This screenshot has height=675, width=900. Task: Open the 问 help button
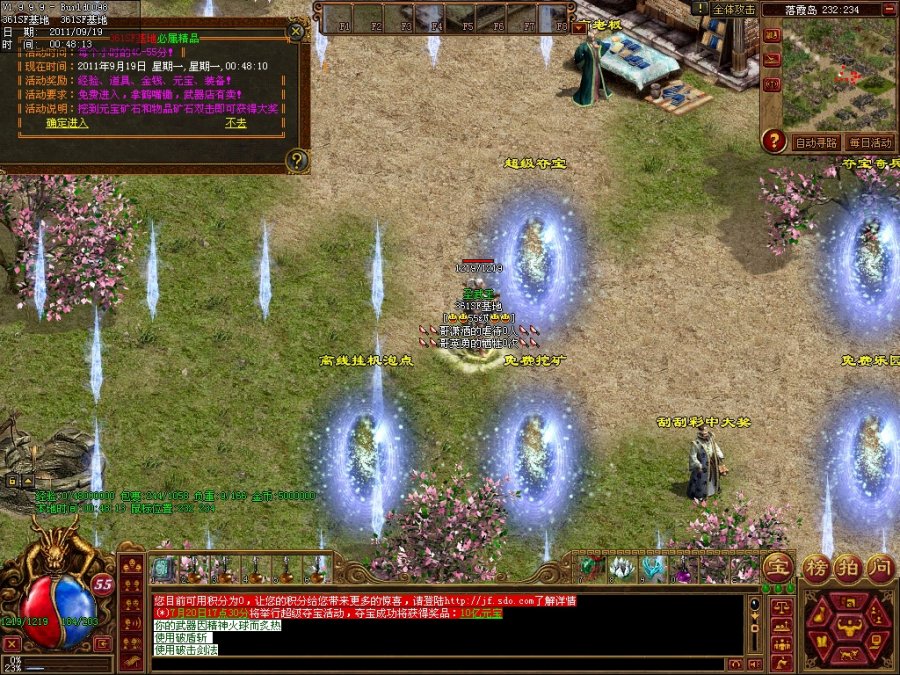tap(880, 568)
